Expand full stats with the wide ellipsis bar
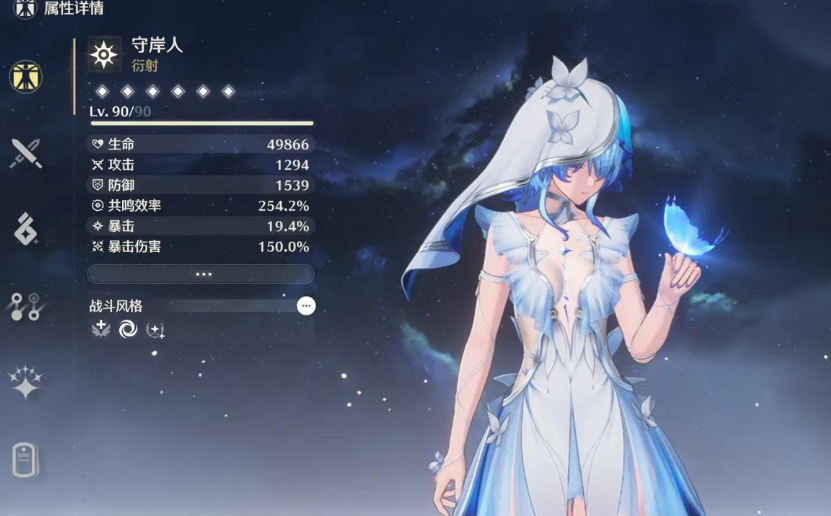The height and width of the screenshot is (516, 831). coord(201,274)
